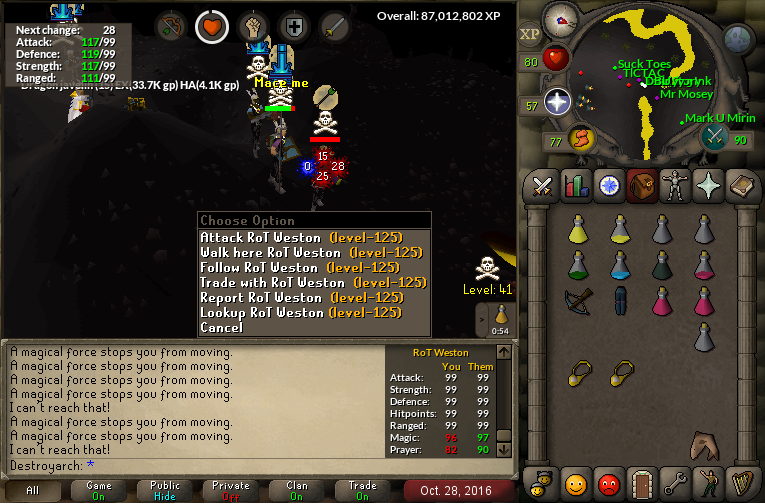This screenshot has width=765, height=504.
Task: Toggle run using the boot energy orb
Action: click(580, 138)
